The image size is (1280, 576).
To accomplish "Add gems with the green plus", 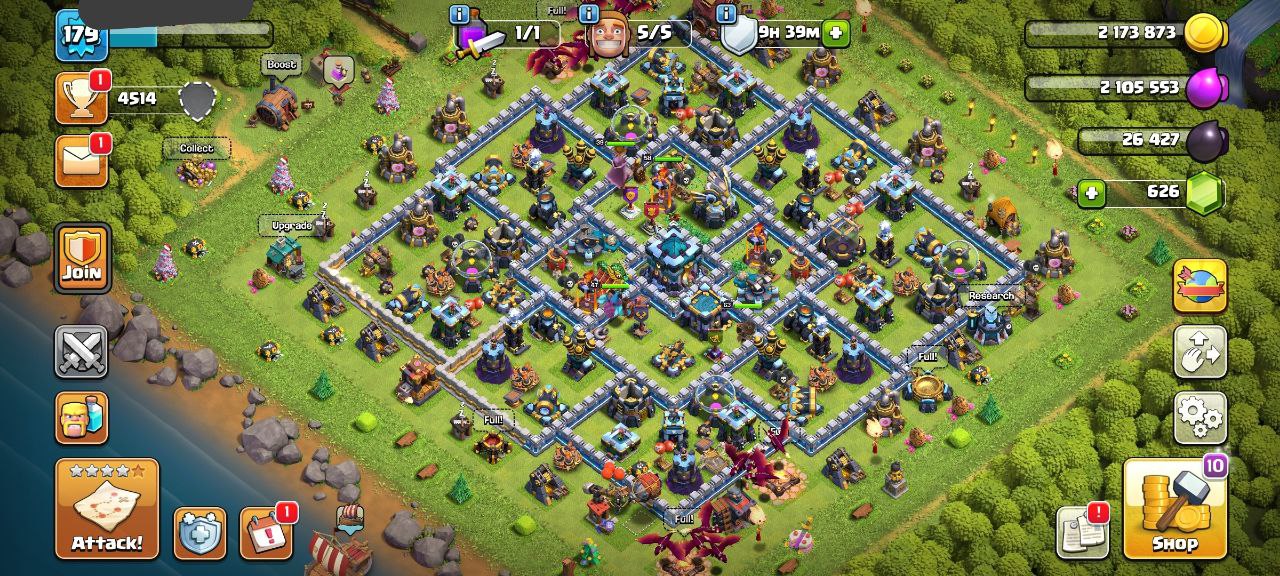I will 1091,192.
